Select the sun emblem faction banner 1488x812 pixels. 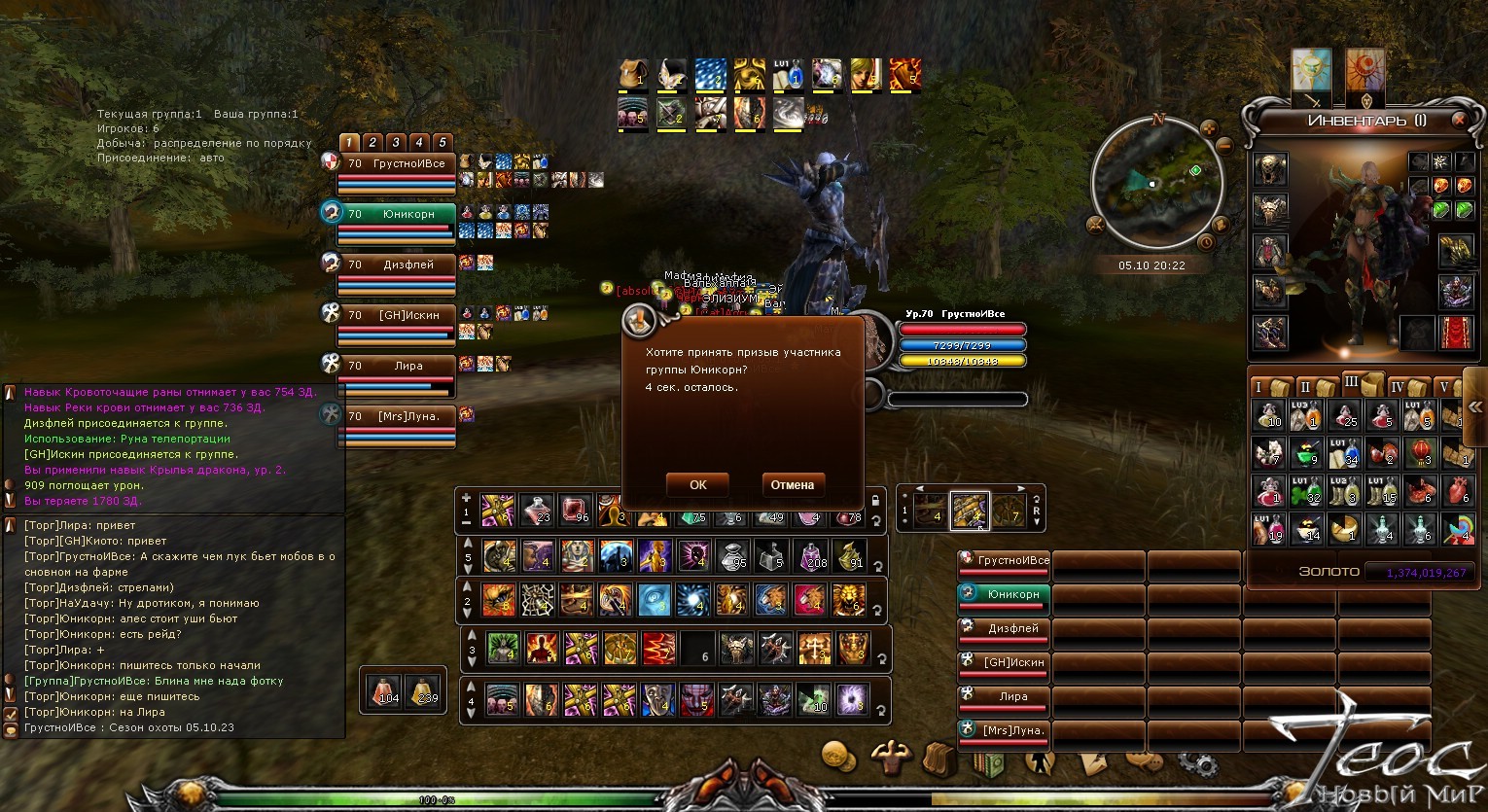coord(1311,71)
